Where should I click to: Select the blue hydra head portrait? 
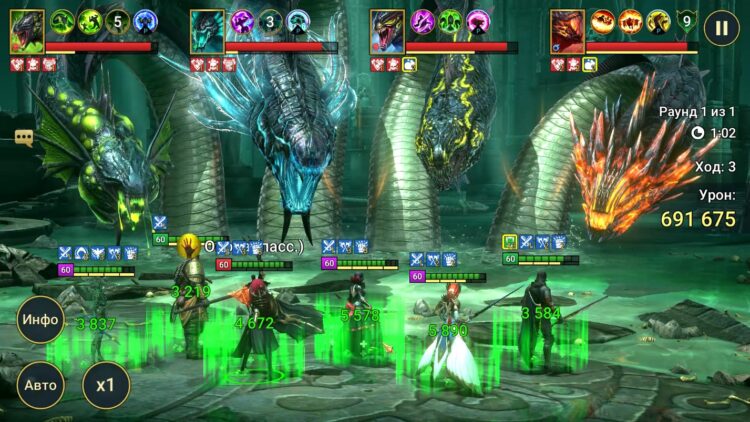(207, 31)
